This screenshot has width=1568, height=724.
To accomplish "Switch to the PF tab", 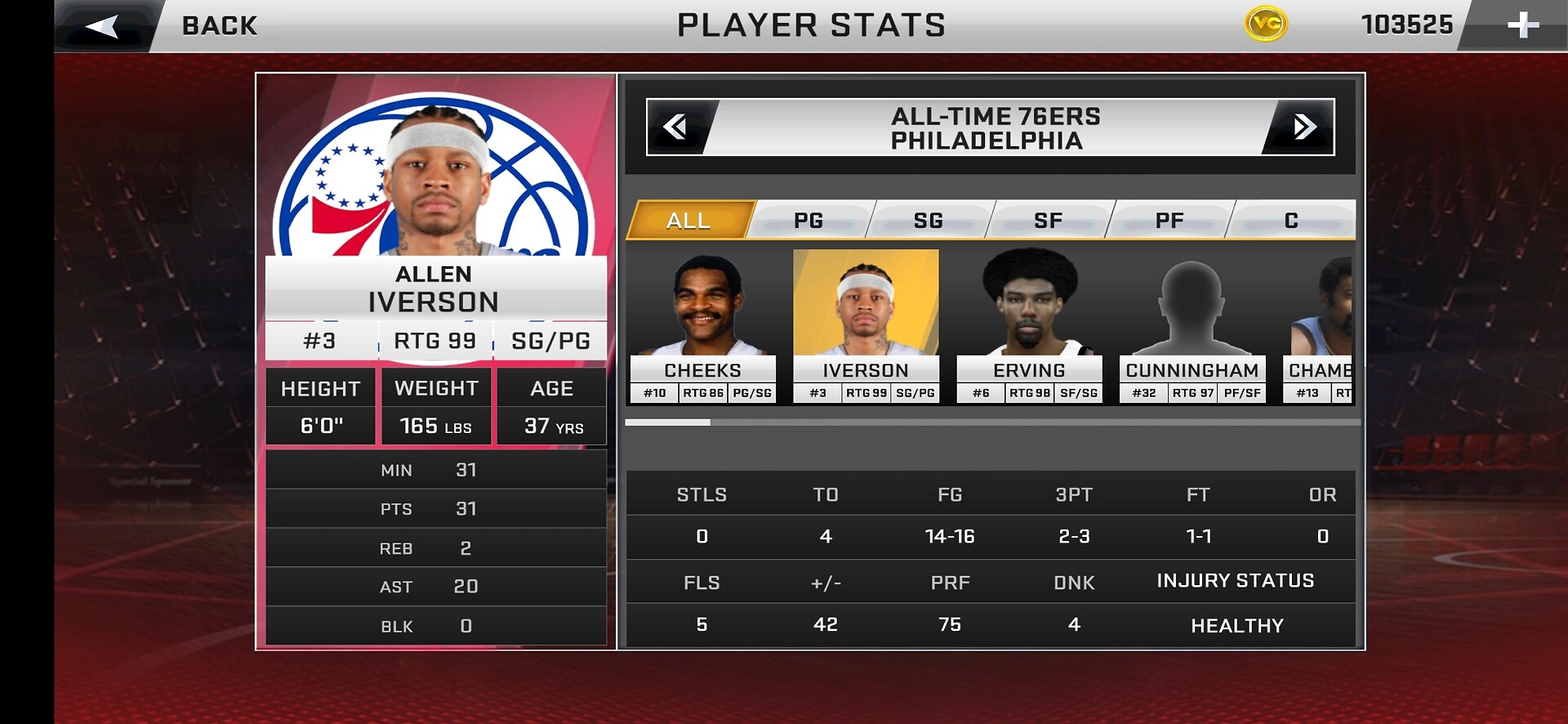I will [x=1169, y=221].
